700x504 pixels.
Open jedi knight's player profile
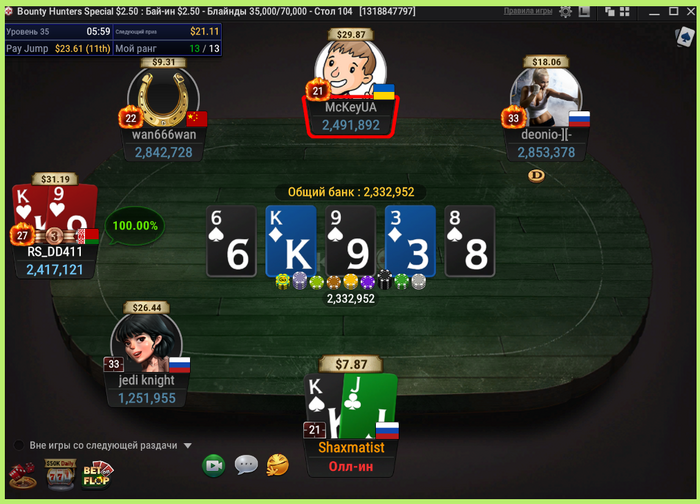coord(146,345)
